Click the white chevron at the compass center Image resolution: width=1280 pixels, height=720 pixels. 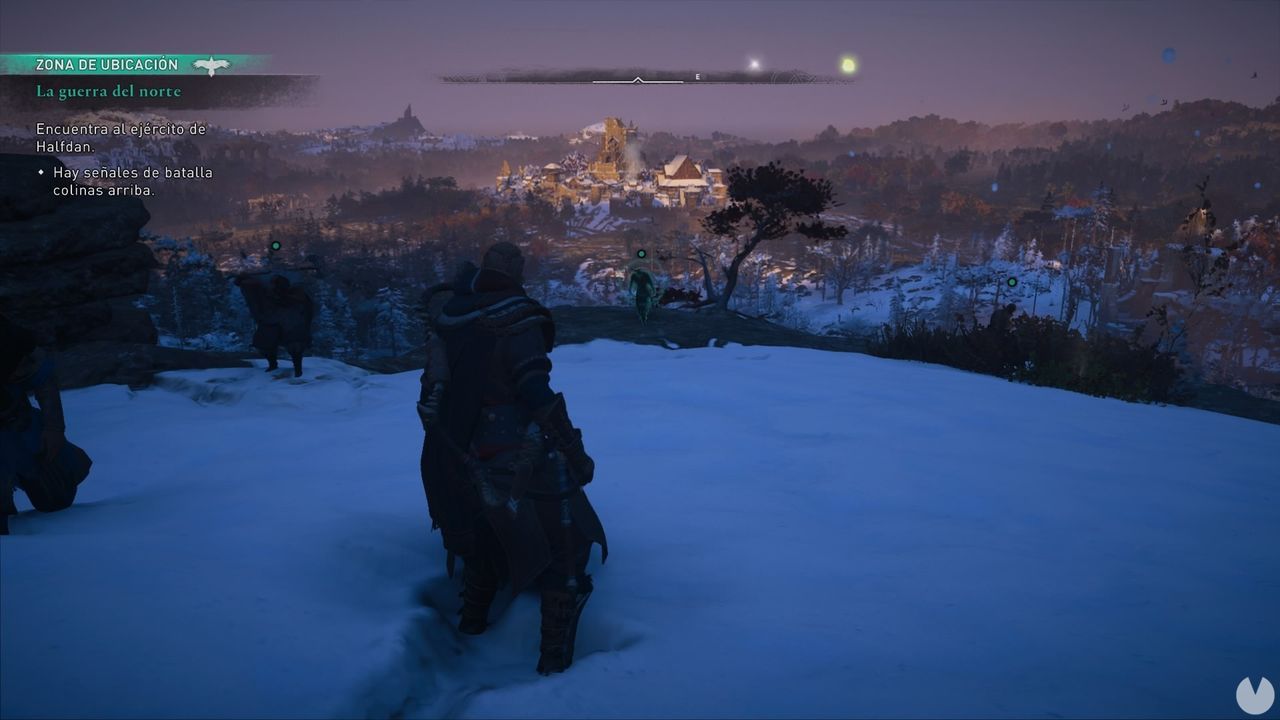637,79
